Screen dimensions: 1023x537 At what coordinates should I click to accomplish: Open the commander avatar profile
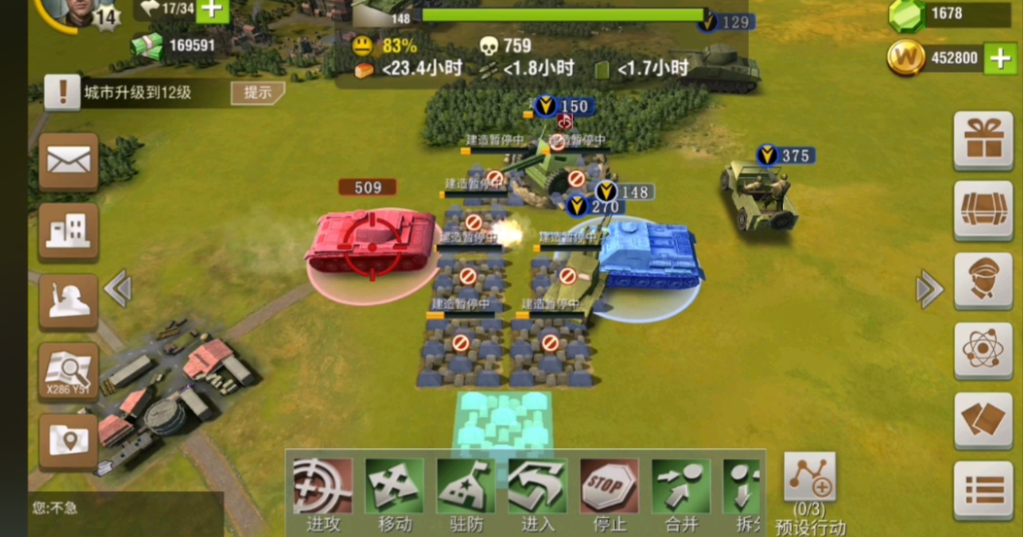click(70, 10)
